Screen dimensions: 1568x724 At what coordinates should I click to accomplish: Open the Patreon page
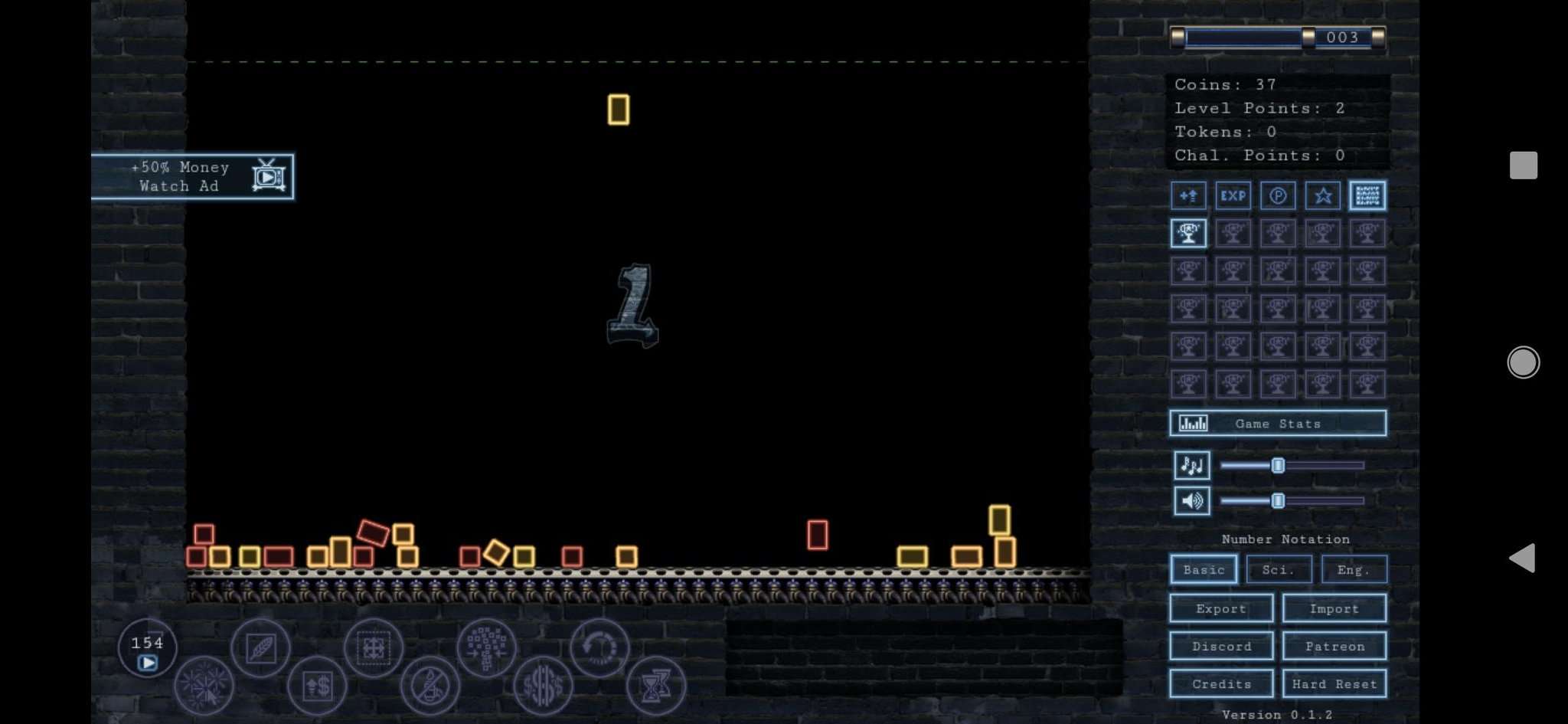[x=1334, y=646]
